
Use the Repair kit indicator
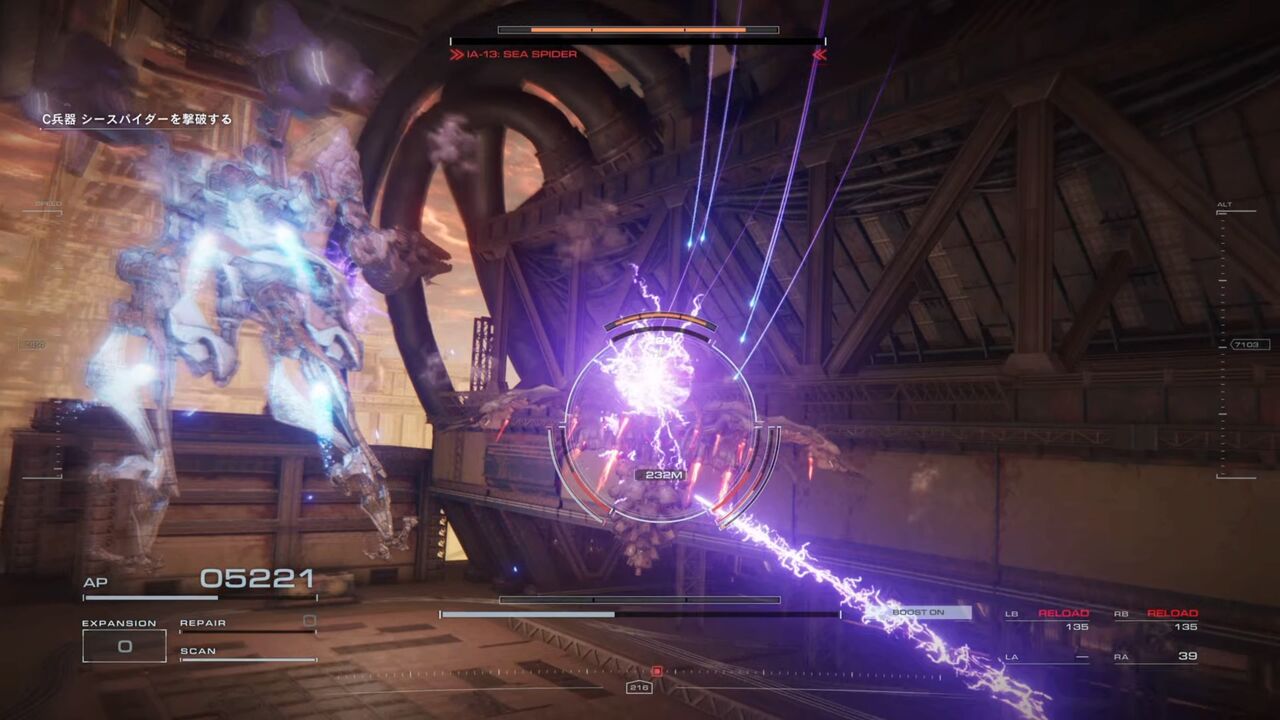tap(247, 624)
